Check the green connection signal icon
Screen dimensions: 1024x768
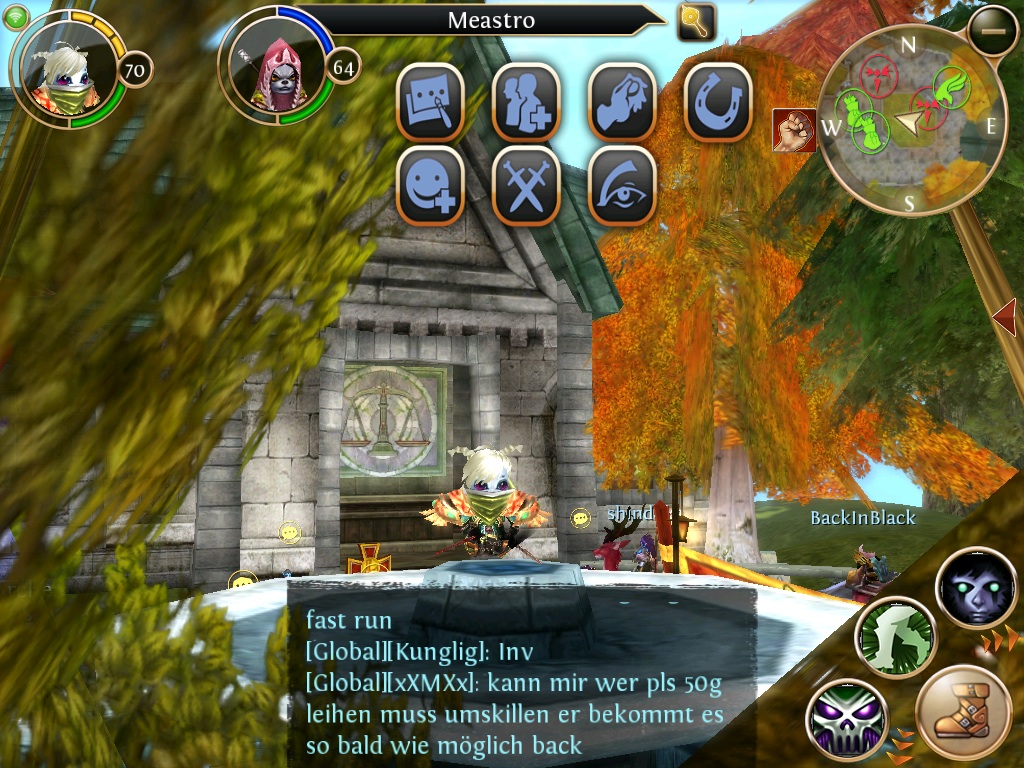15,15
